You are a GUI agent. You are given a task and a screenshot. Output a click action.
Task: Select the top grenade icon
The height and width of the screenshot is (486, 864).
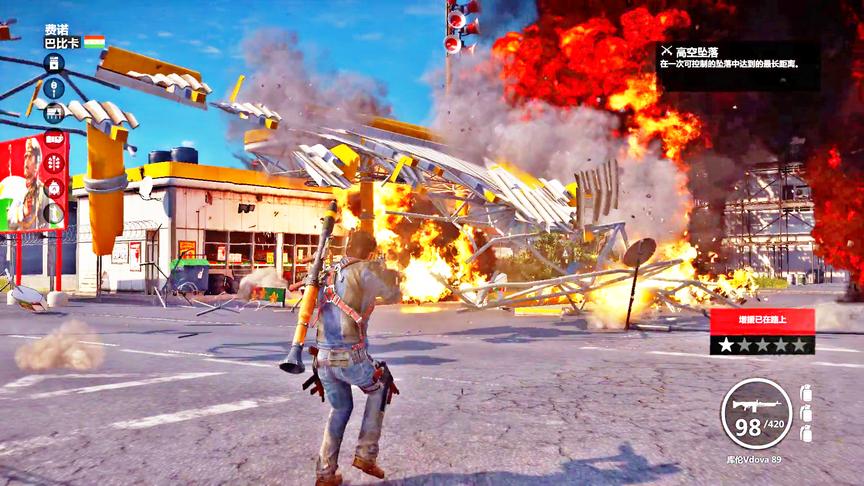click(806, 393)
